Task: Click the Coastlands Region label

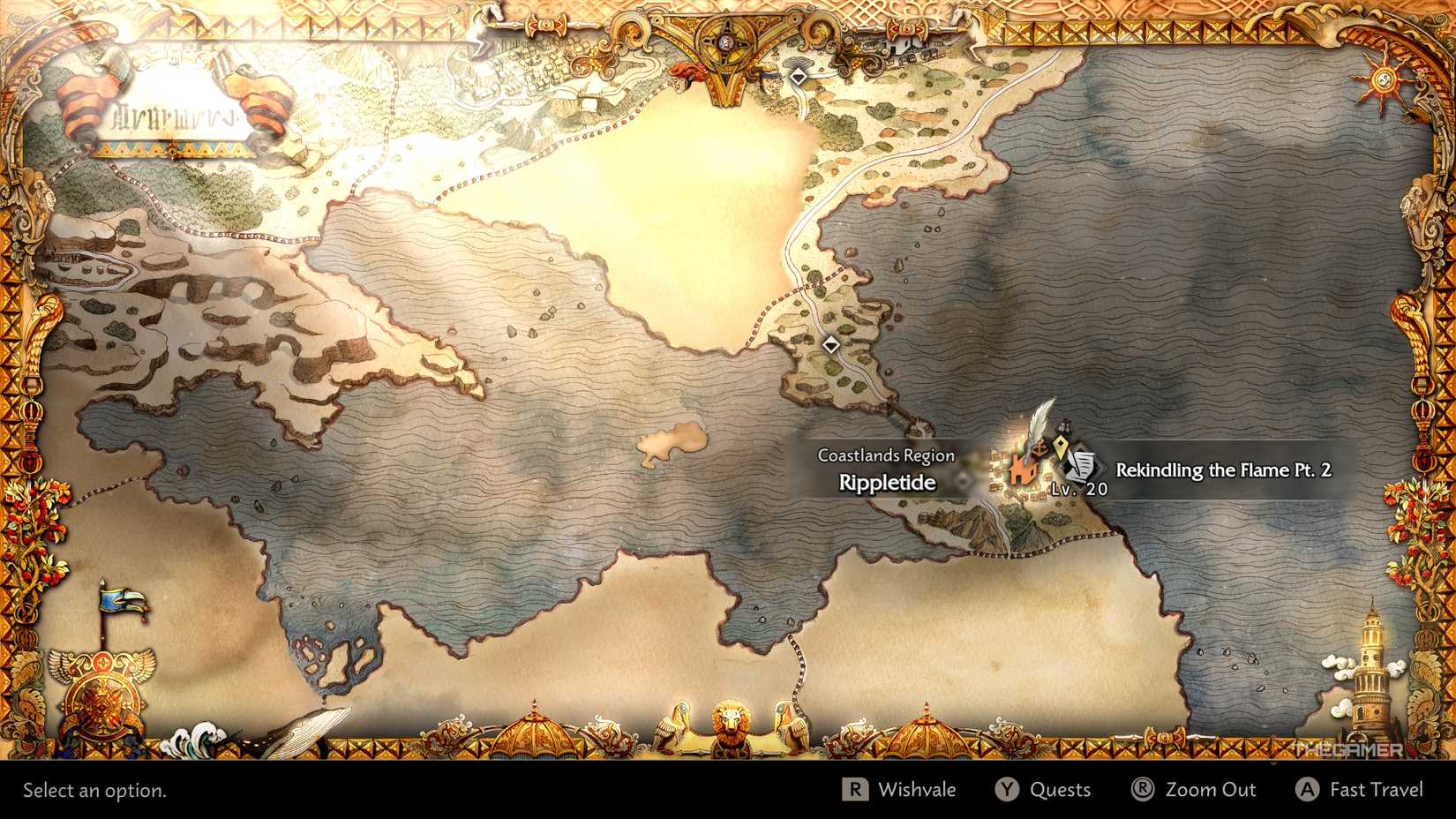Action: (885, 455)
